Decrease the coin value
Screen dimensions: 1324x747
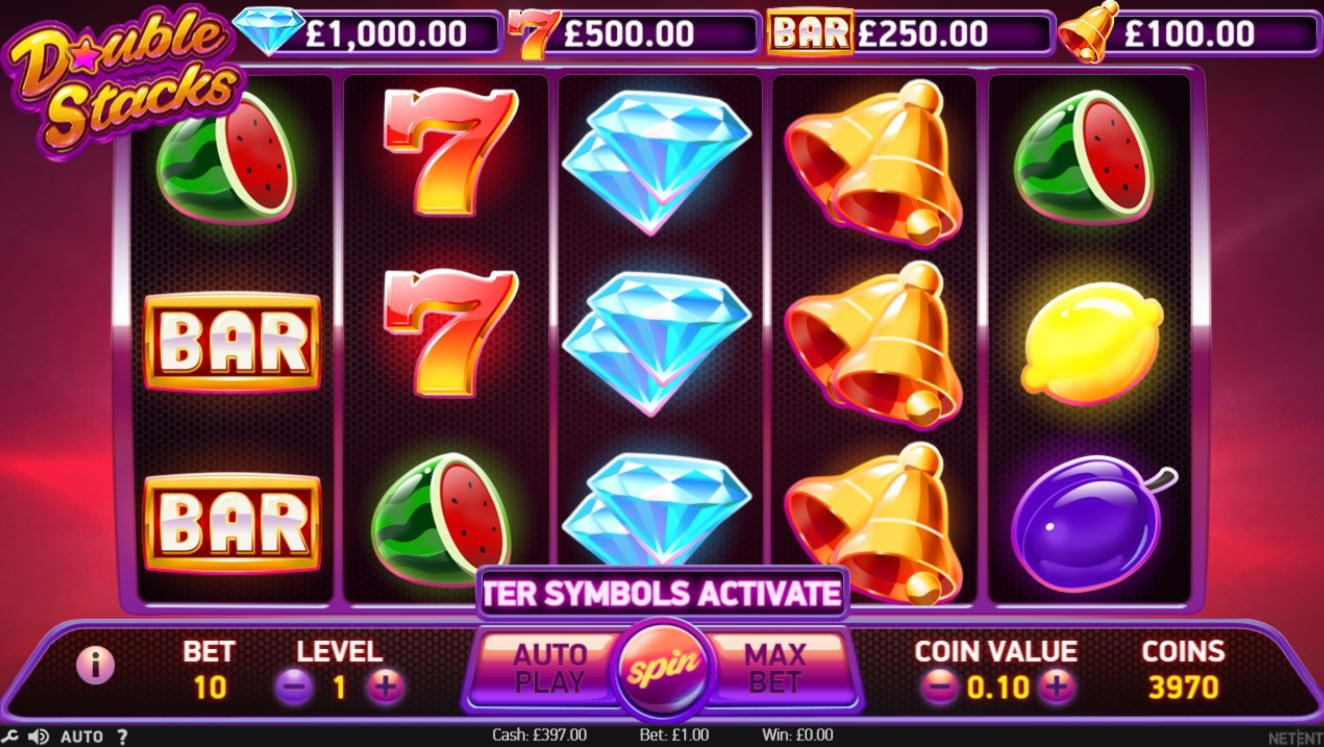(x=938, y=687)
